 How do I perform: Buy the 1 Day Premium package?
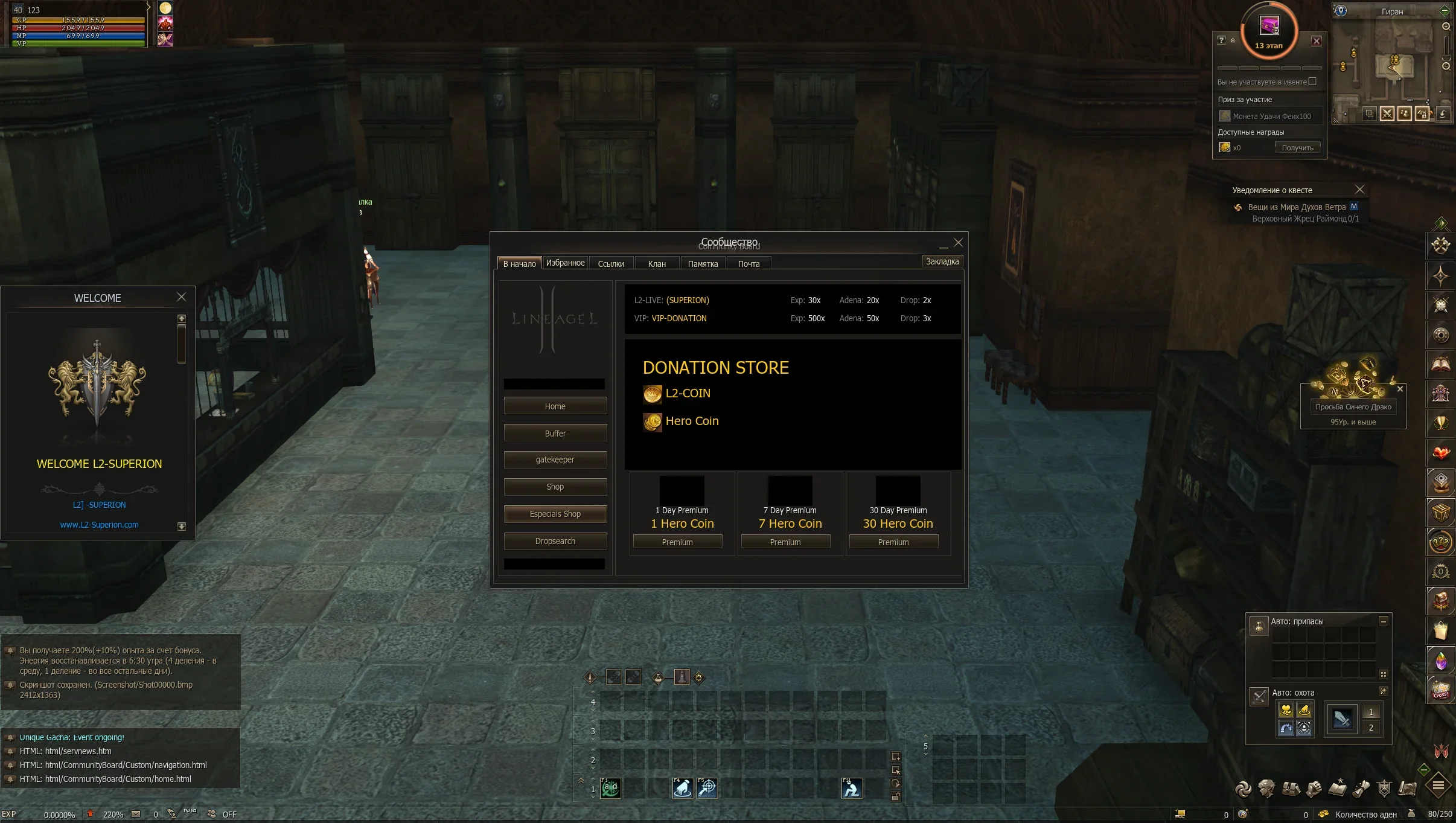(x=677, y=542)
